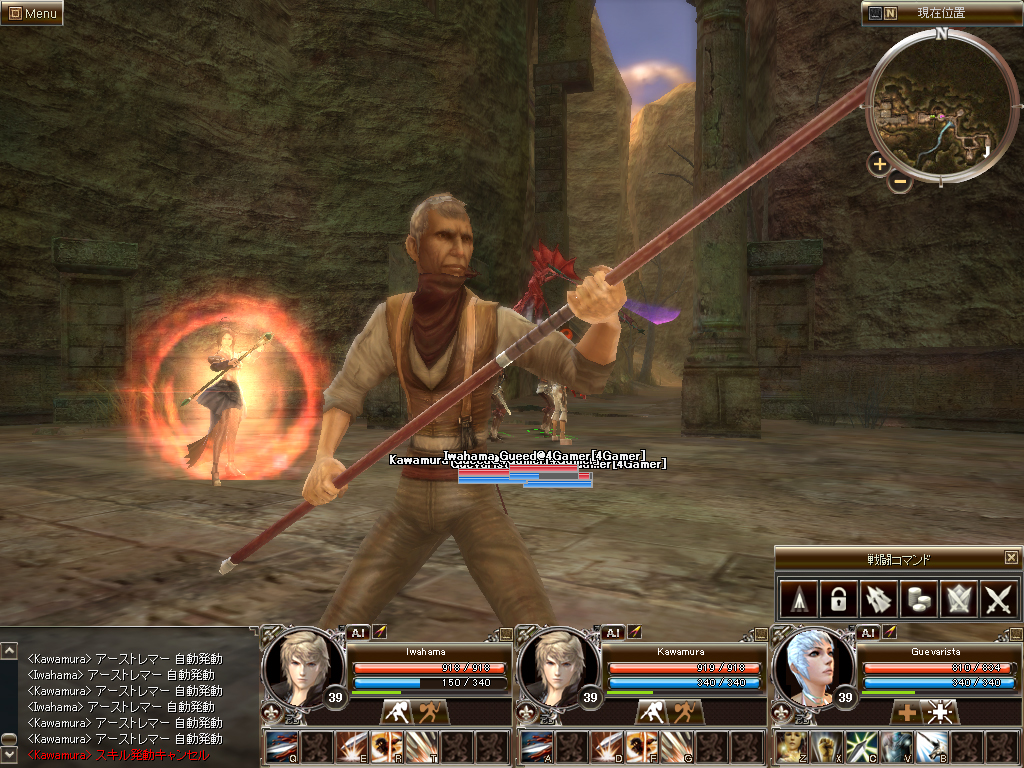
Task: Activate the crossed swords with shield command
Action: coord(958,599)
